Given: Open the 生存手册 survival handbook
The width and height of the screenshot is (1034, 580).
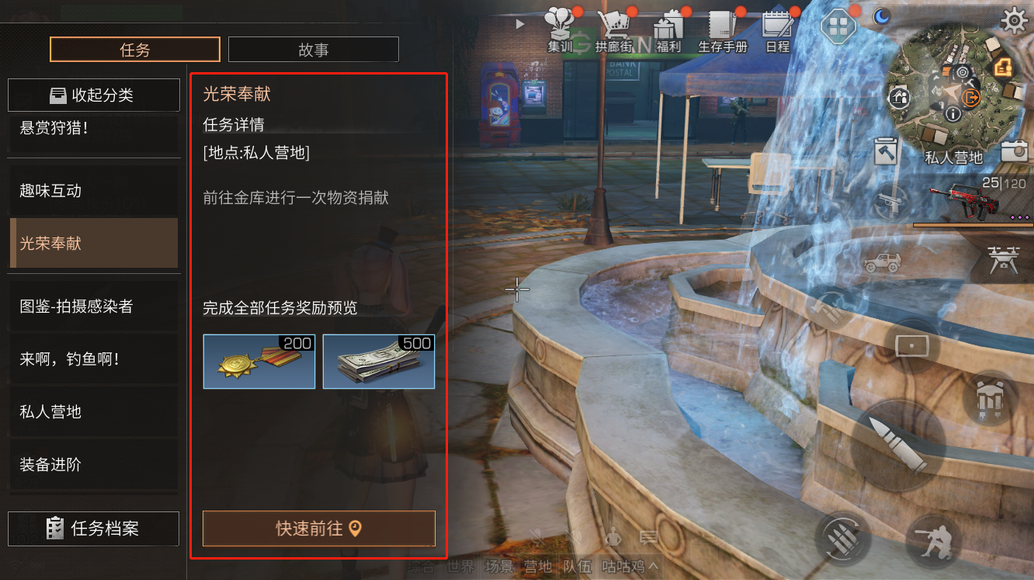Looking at the screenshot, I should tap(722, 30).
